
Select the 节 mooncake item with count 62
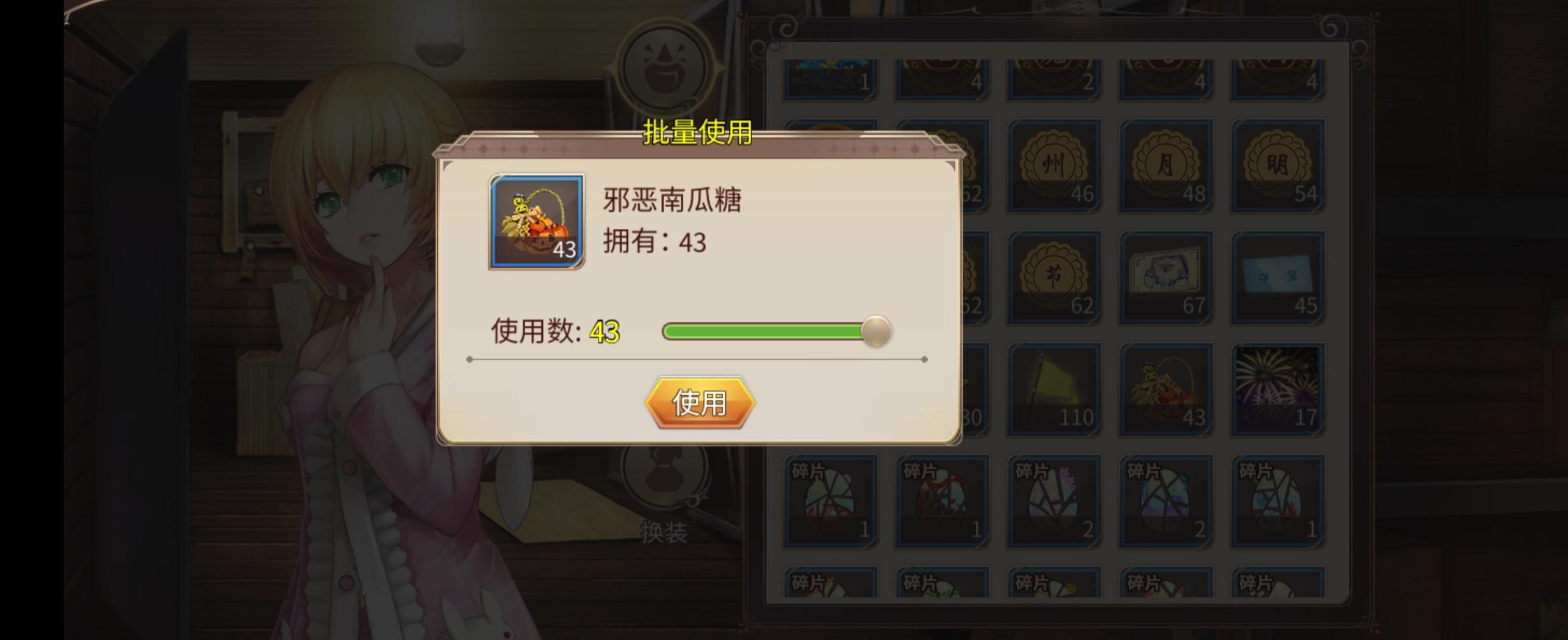[1055, 277]
